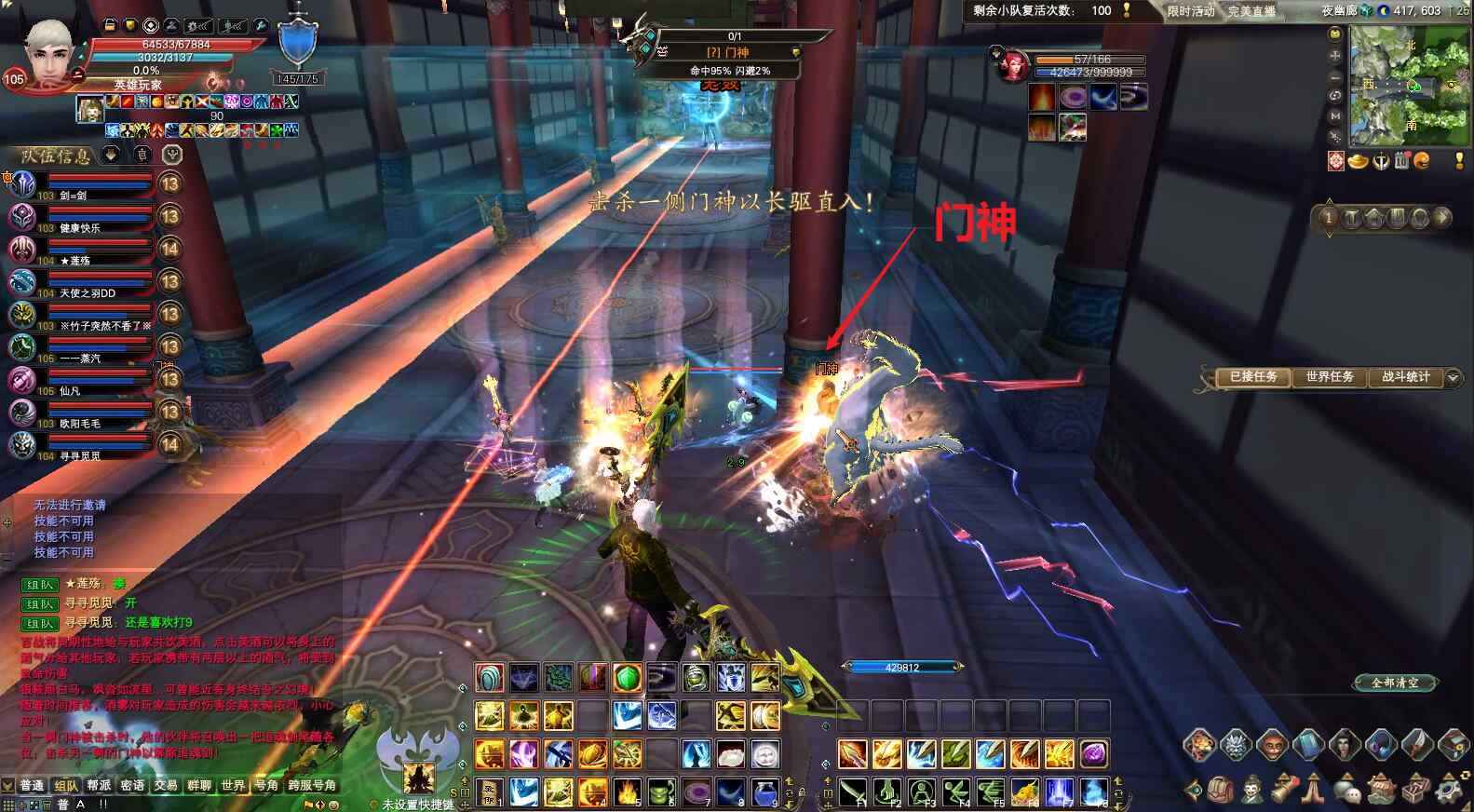The height and width of the screenshot is (812, 1474).
Task: Select the 普通 chat channel tab
Action: coord(32,786)
